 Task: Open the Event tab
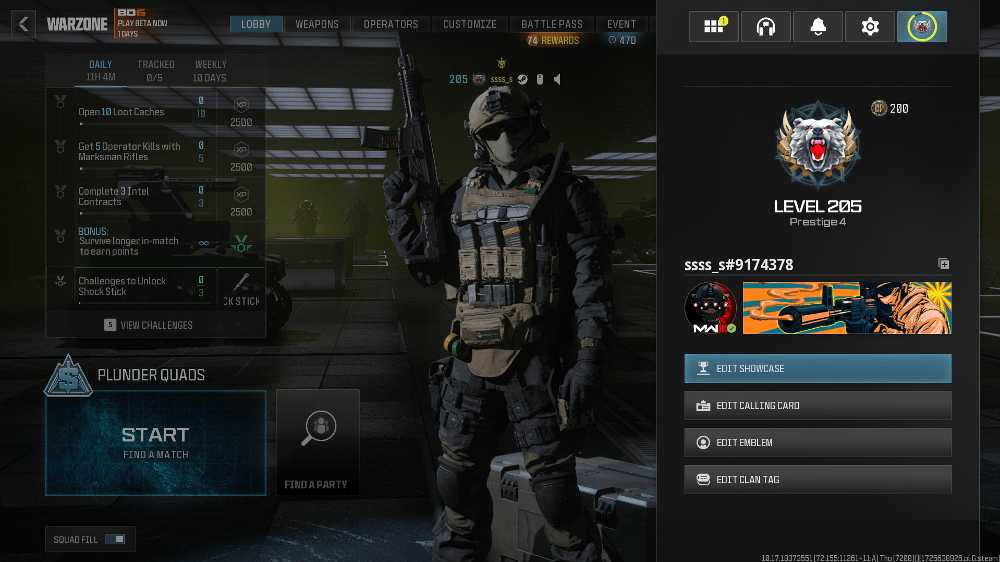tap(622, 24)
